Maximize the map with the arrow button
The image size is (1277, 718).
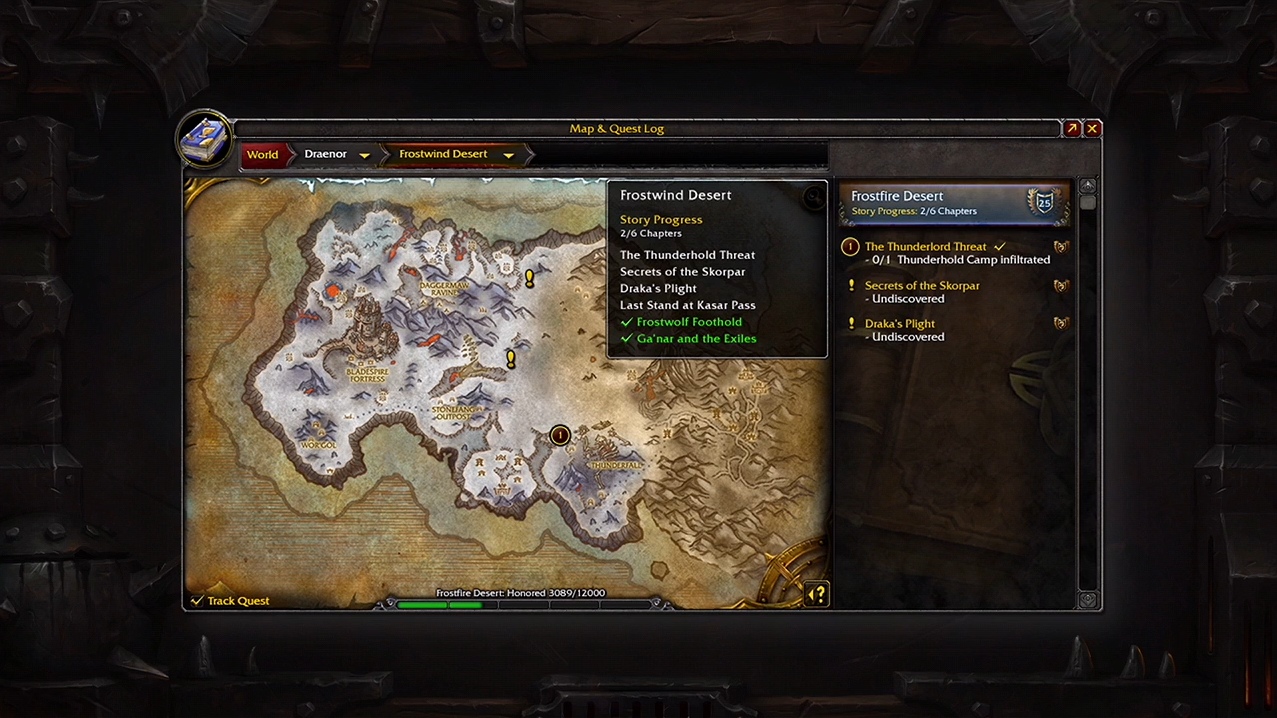point(1072,128)
